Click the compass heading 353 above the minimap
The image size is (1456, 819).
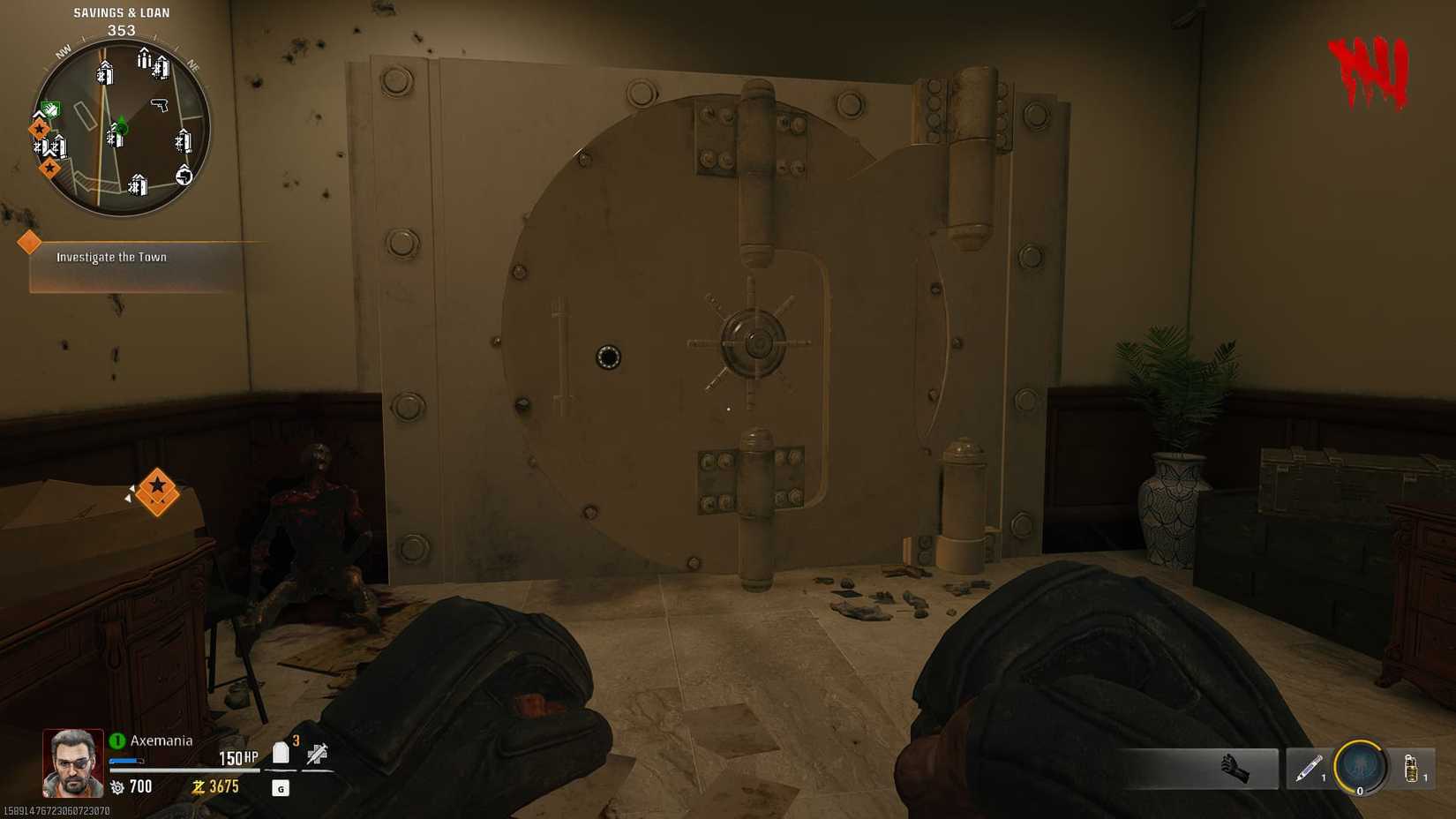click(121, 29)
